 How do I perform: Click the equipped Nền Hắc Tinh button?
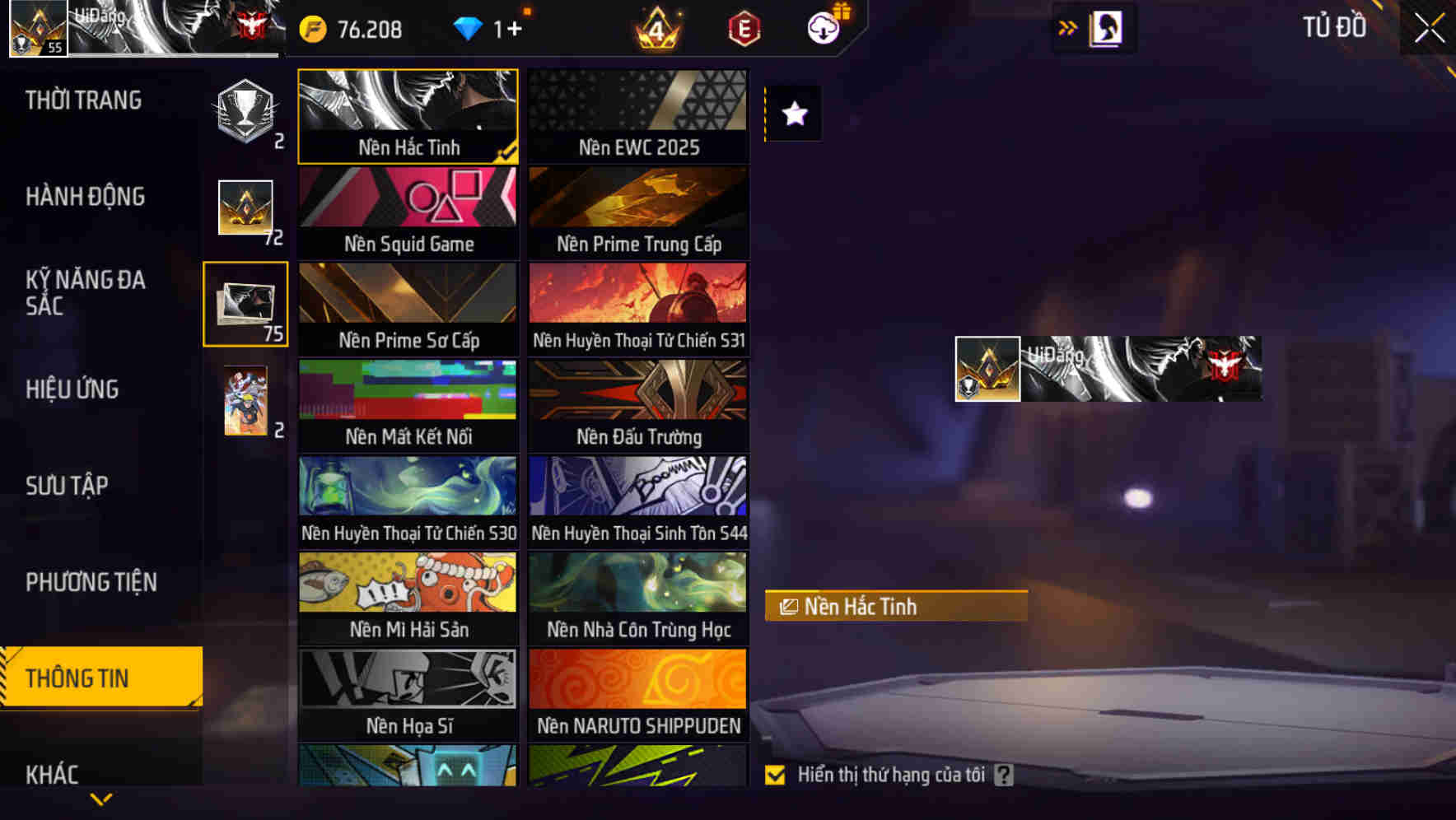point(895,606)
